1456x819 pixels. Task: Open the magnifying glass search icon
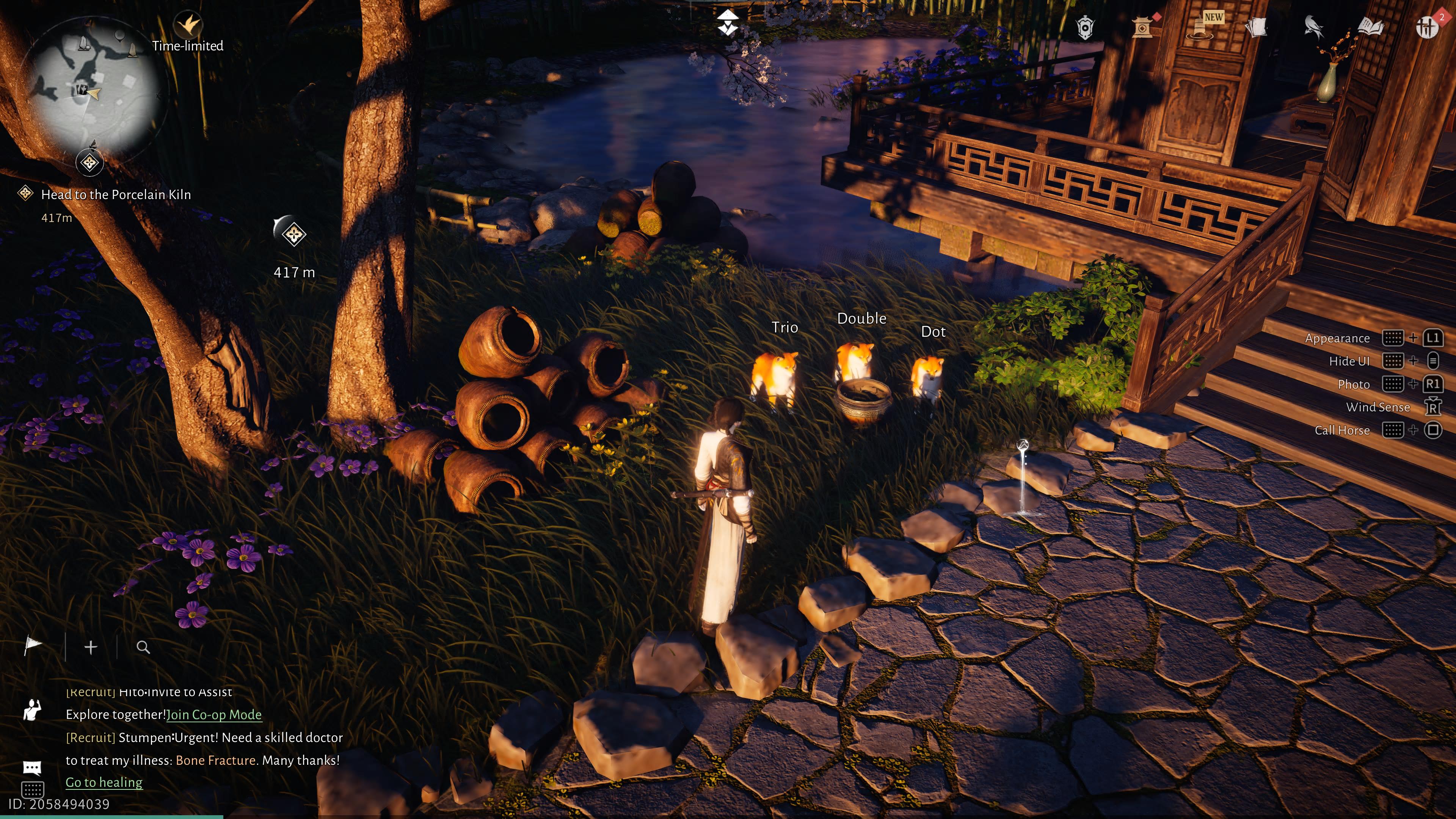click(x=143, y=647)
